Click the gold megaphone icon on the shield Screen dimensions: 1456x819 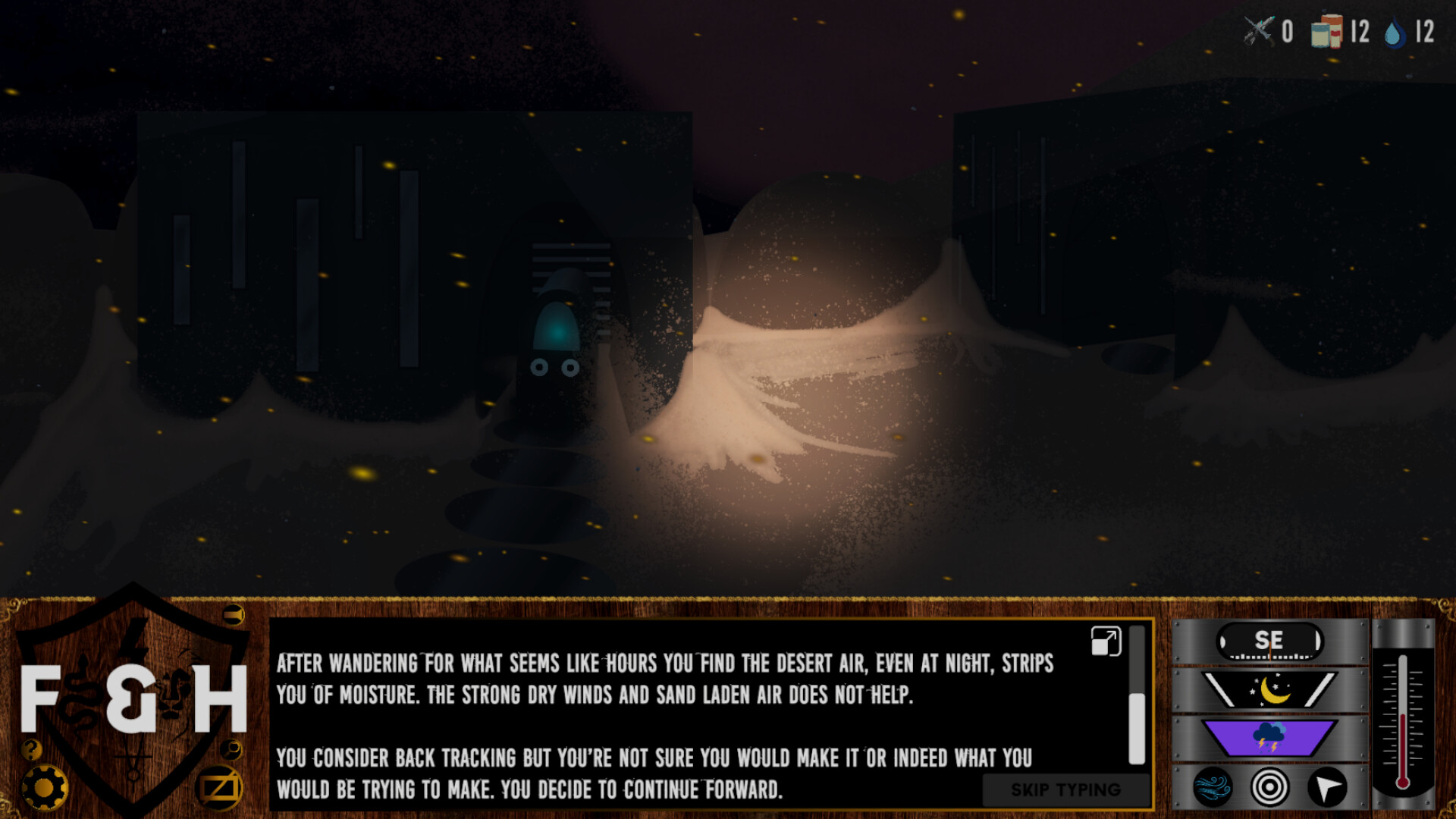pos(234,614)
